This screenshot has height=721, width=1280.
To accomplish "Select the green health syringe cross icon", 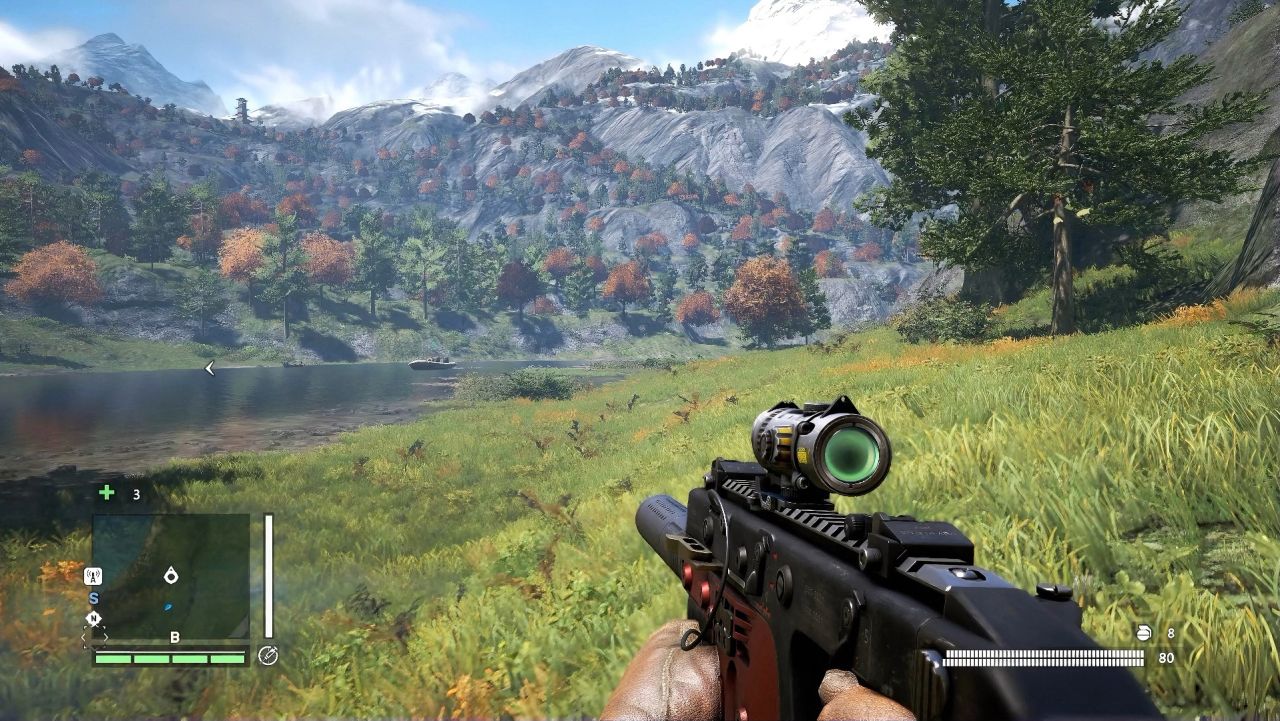I will click(x=107, y=492).
